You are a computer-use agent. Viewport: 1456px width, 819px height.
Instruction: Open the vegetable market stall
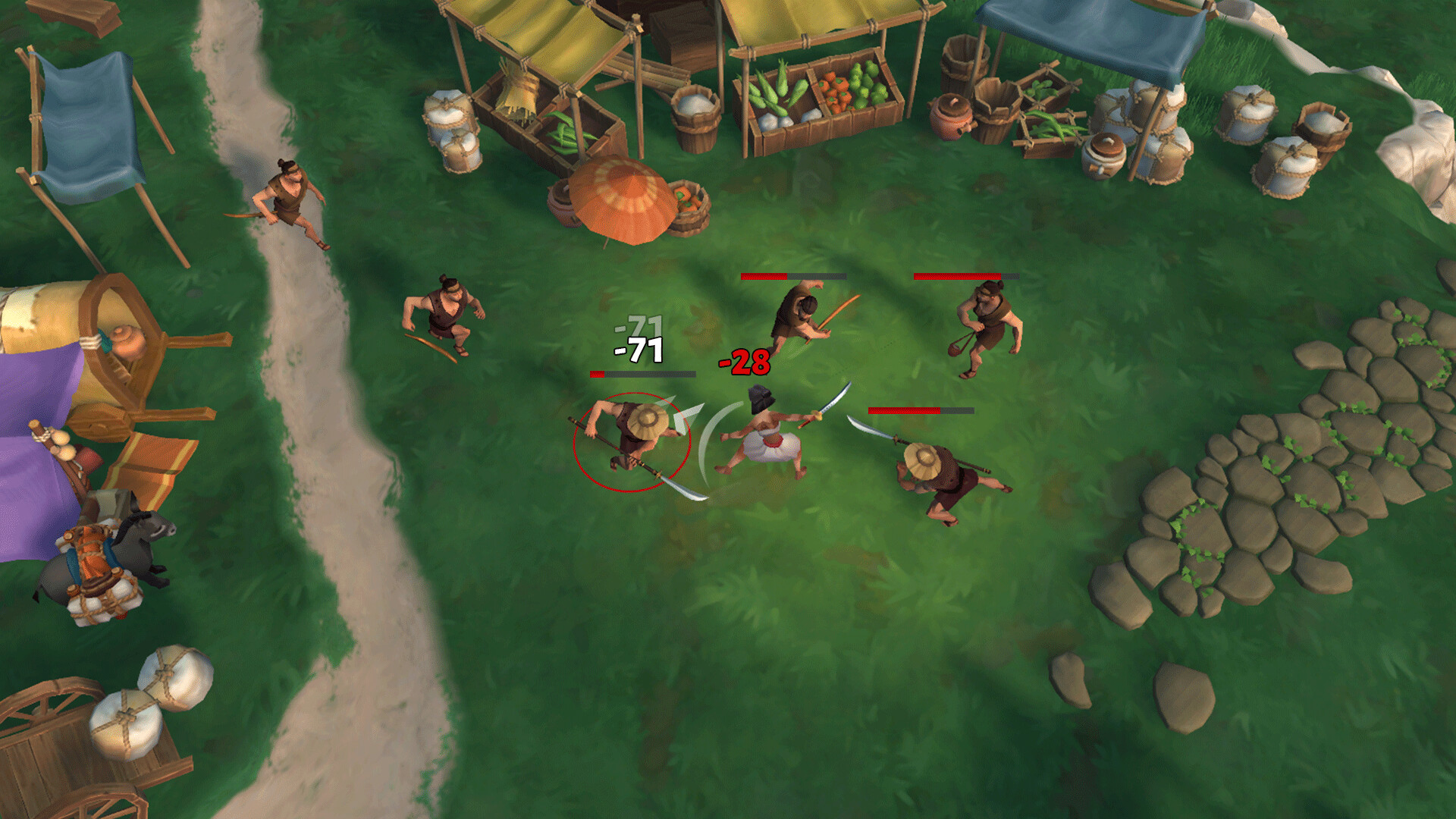pos(819,95)
